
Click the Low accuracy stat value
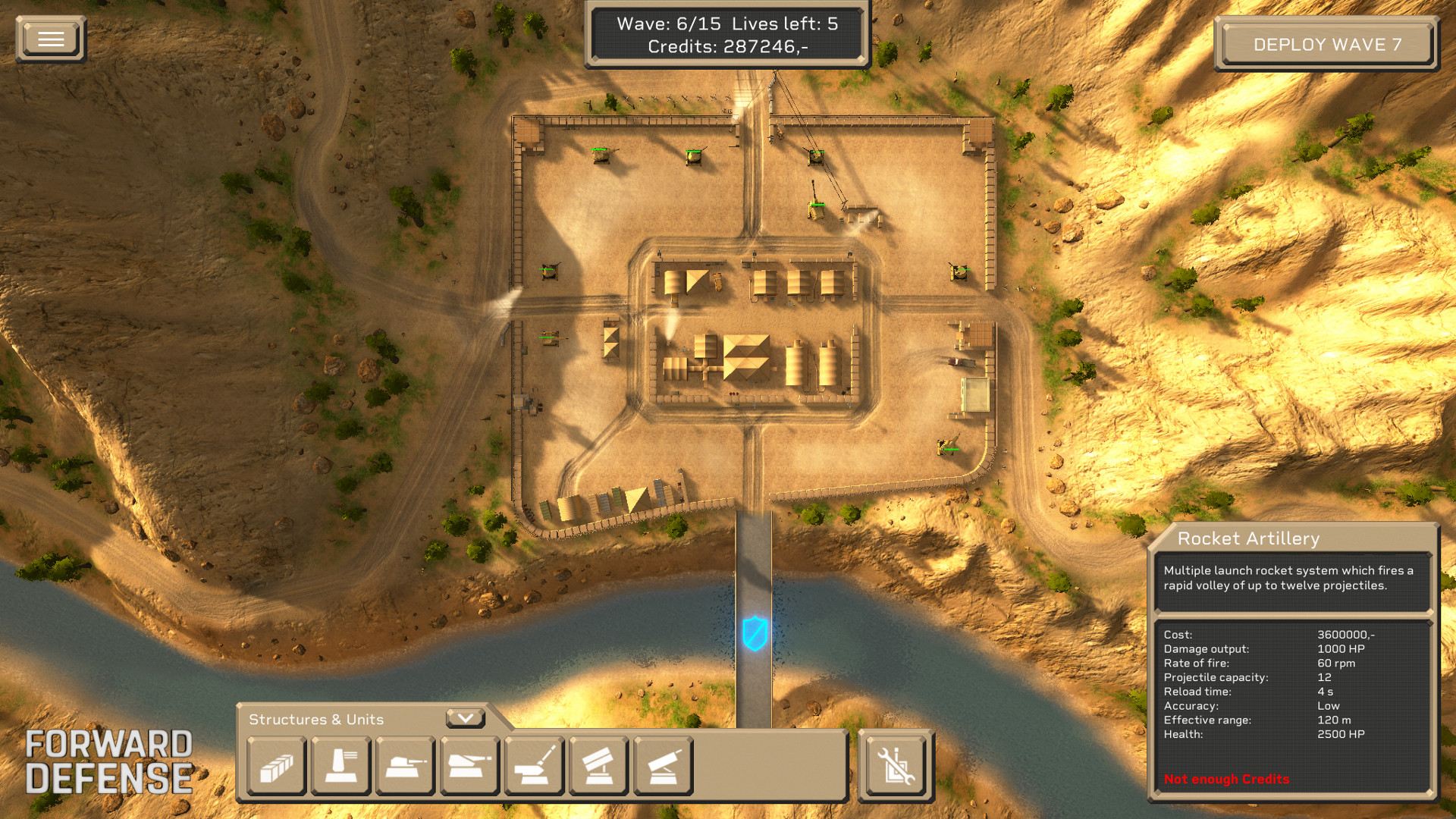(1327, 706)
